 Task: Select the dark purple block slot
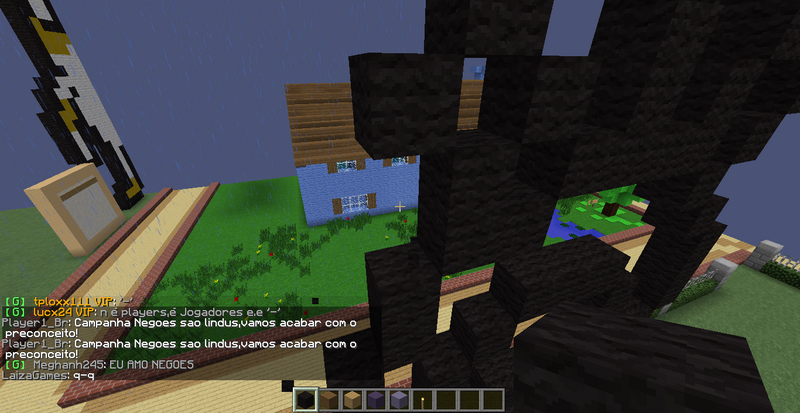tap(377, 401)
